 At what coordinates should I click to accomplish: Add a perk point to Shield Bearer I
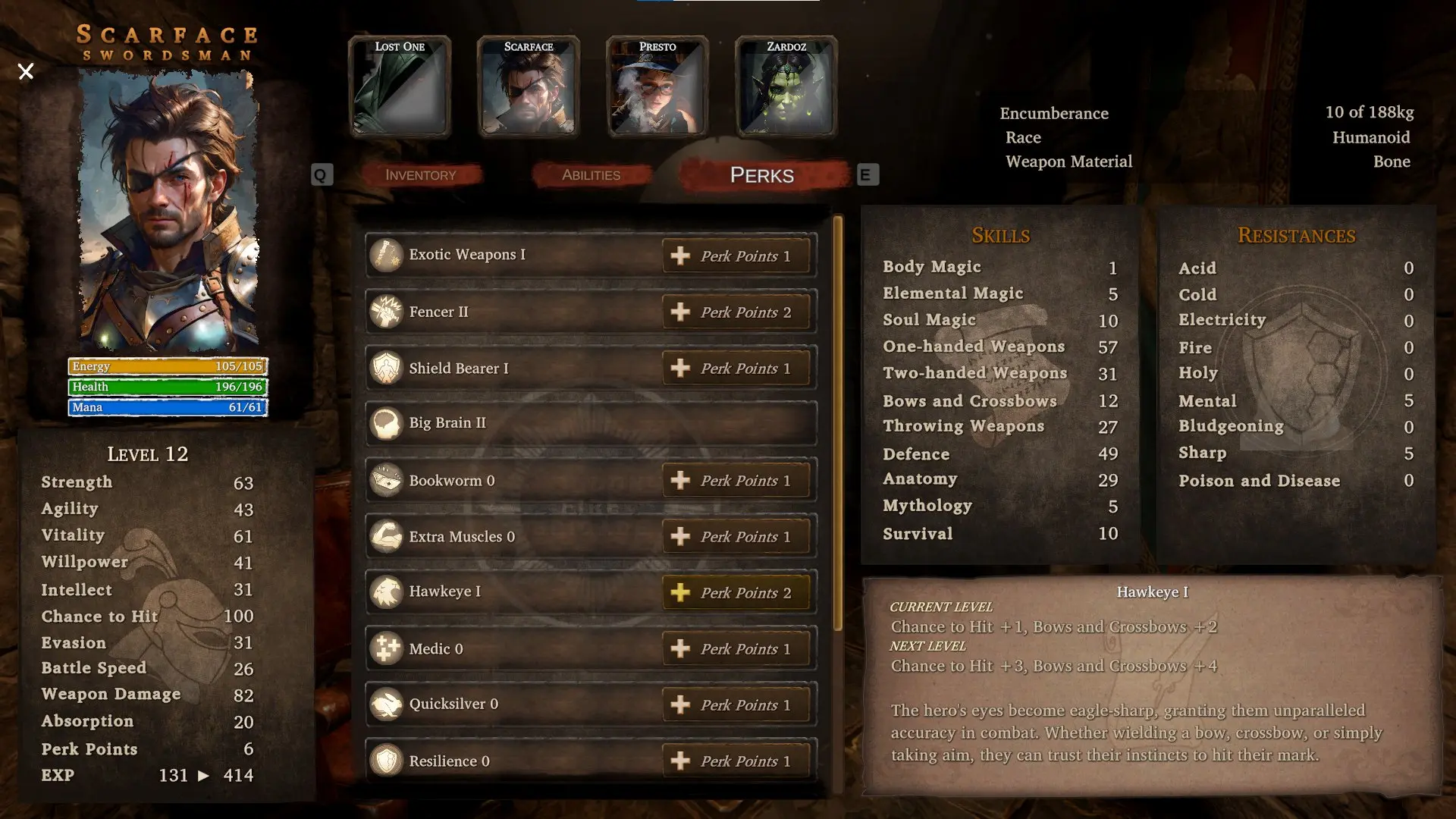tap(736, 368)
